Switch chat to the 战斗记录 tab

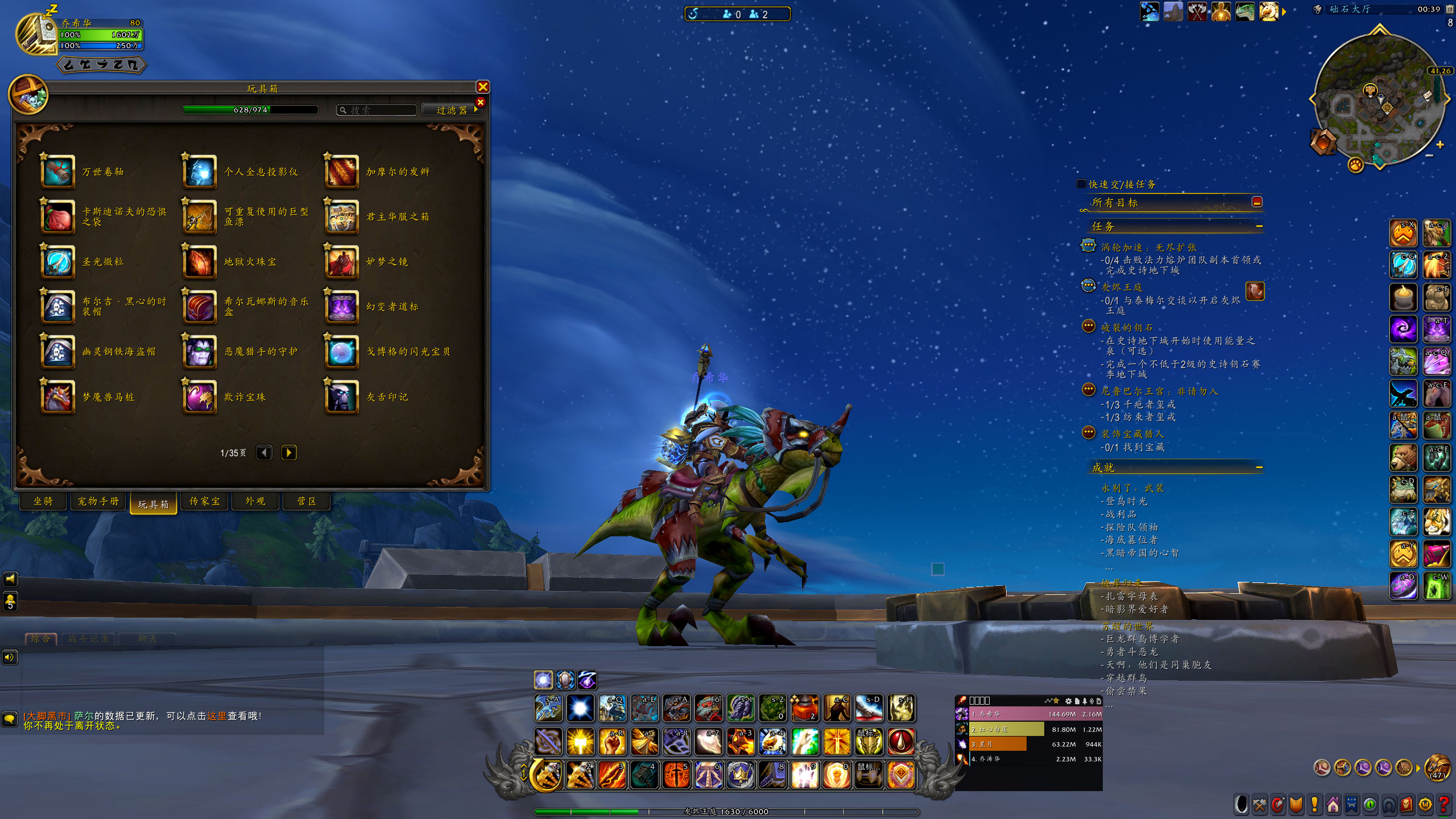tap(88, 639)
